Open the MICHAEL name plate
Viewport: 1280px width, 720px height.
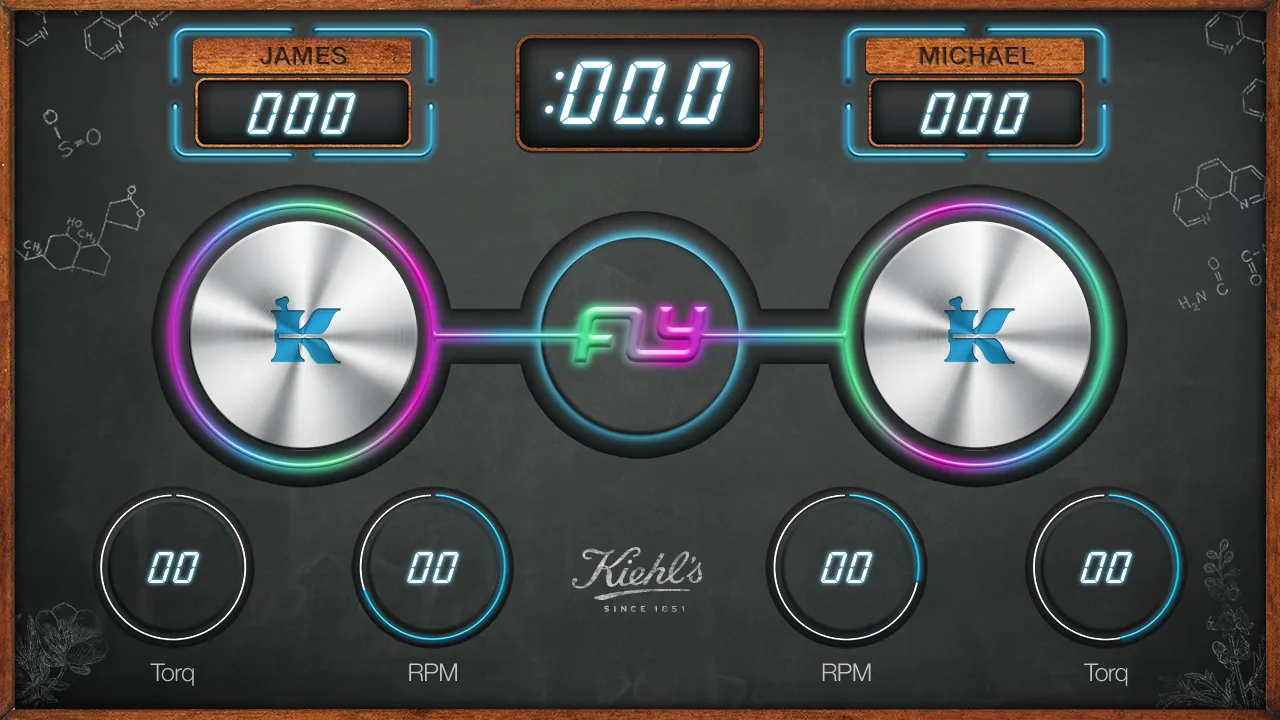click(973, 58)
